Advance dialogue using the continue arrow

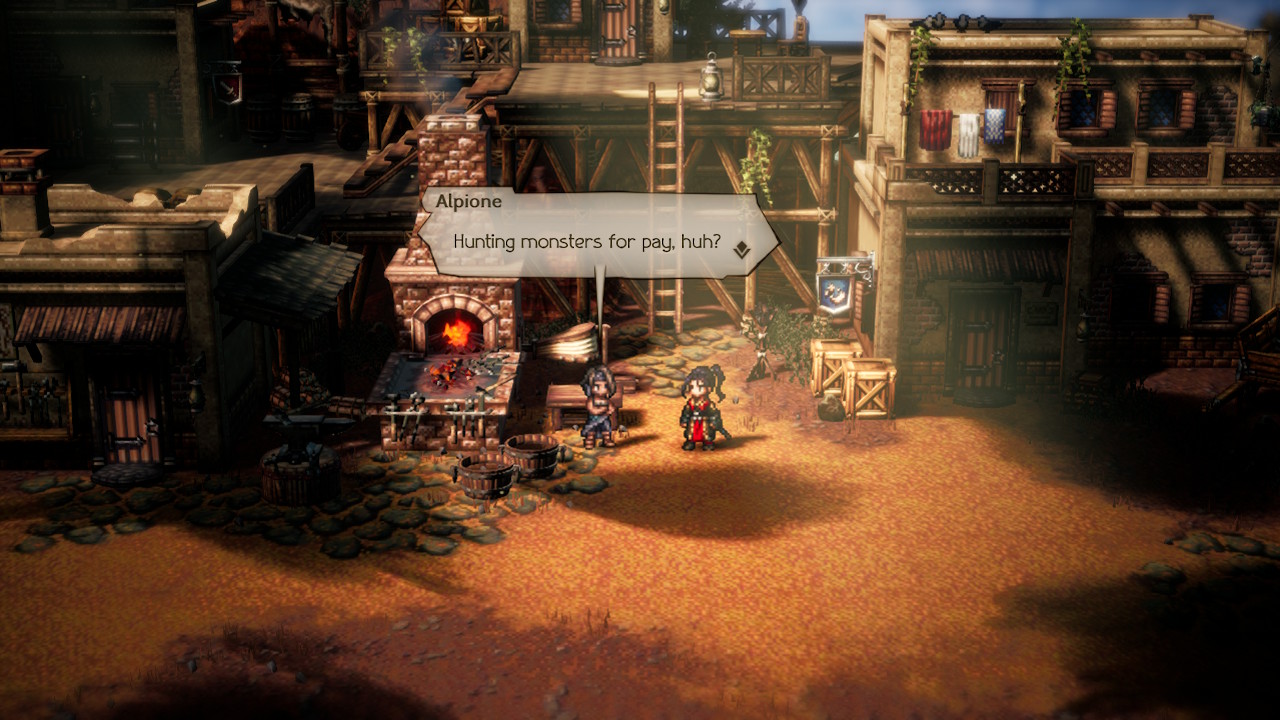click(x=741, y=250)
